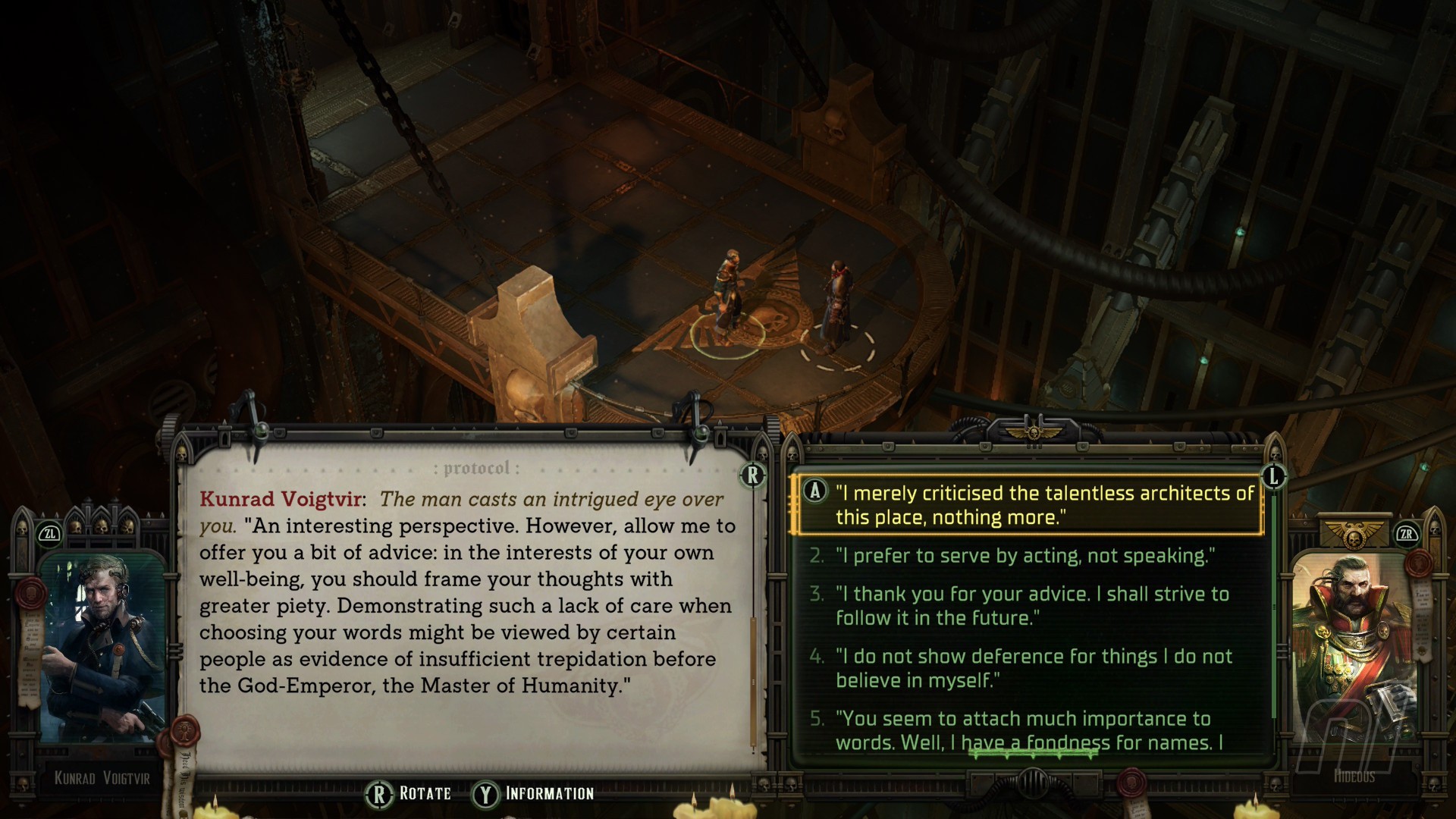Select "I prefer to serve by acting" reply
Screen dimensions: 1456x819
(x=1025, y=556)
